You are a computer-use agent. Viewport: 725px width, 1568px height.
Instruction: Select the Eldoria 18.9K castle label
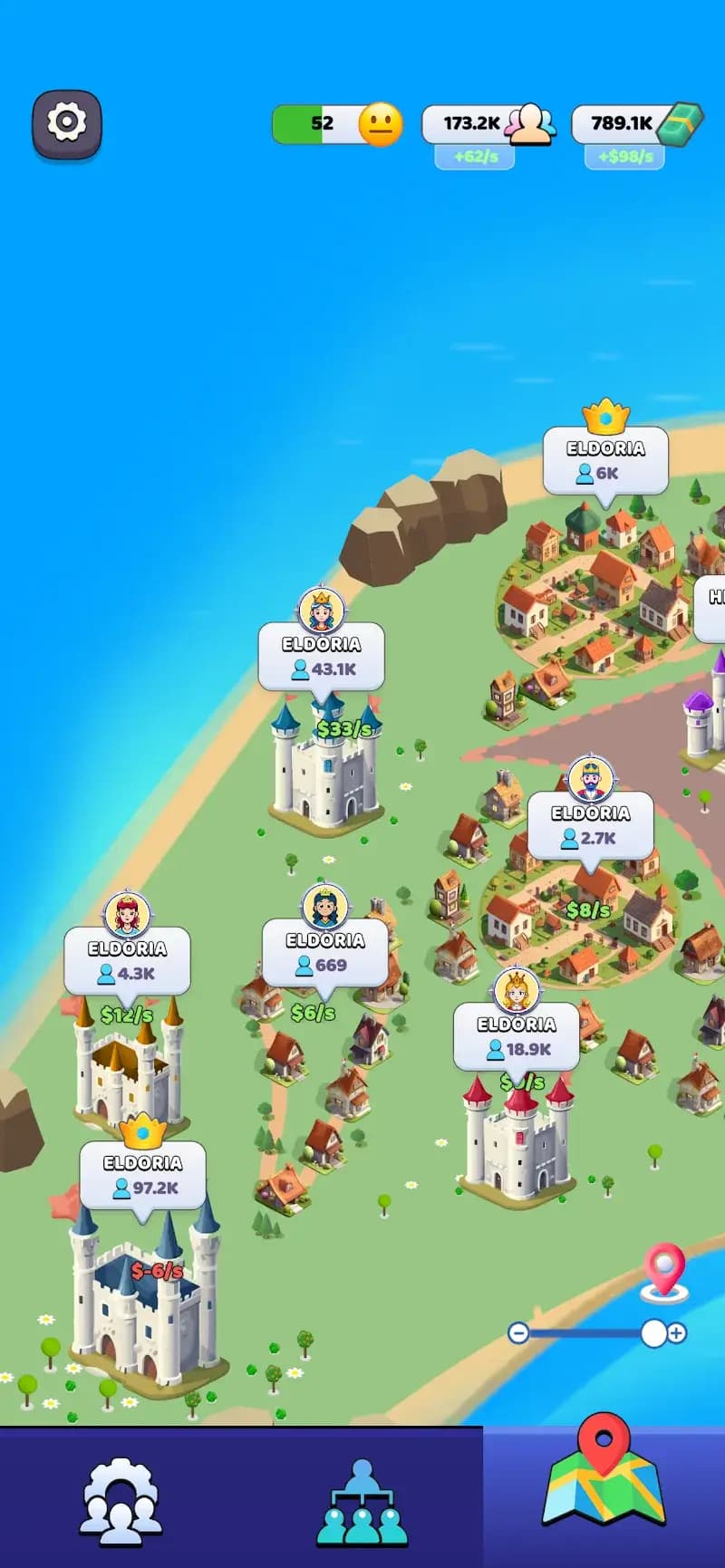517,1036
